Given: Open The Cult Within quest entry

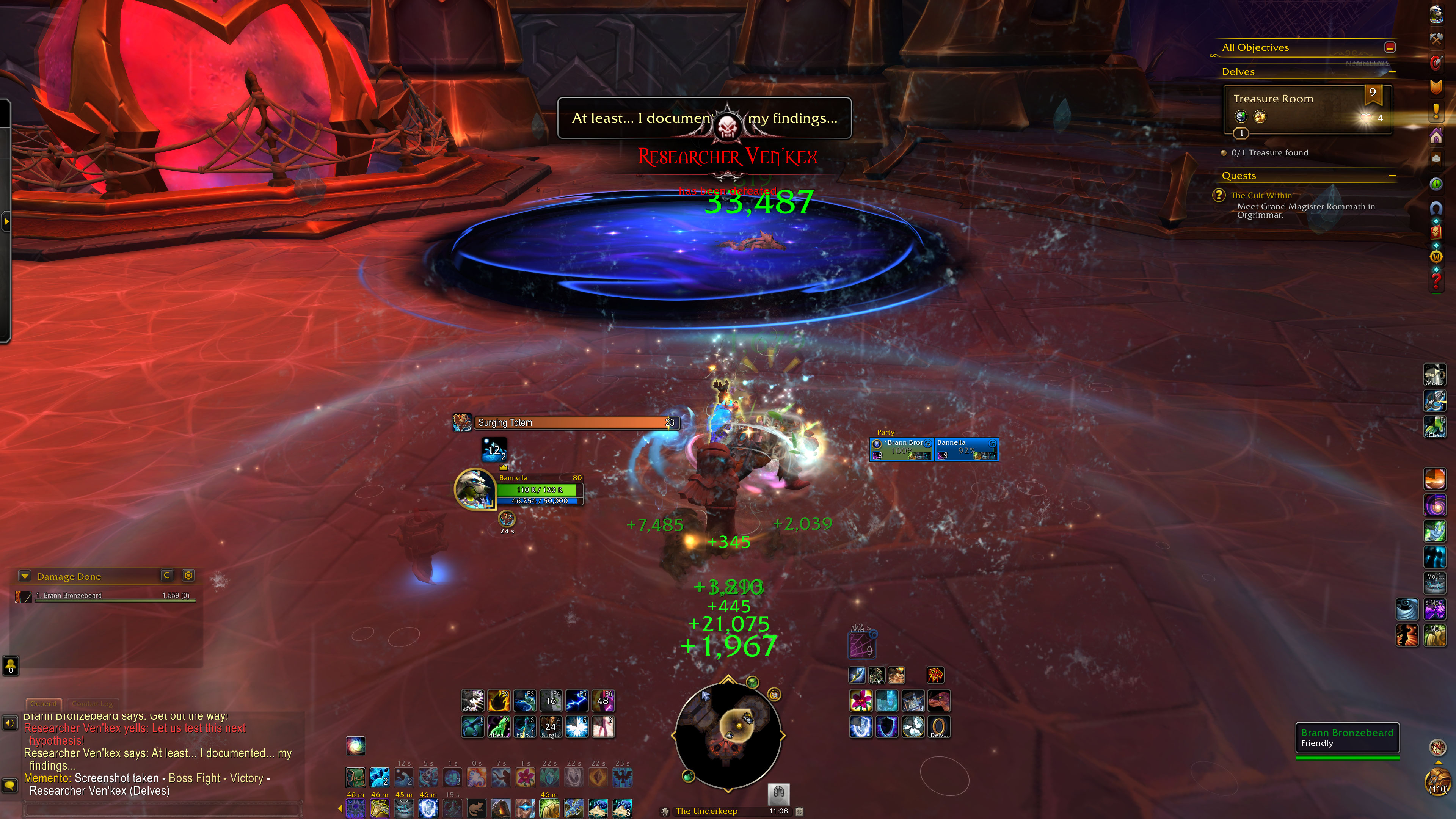Looking at the screenshot, I should 1261,196.
